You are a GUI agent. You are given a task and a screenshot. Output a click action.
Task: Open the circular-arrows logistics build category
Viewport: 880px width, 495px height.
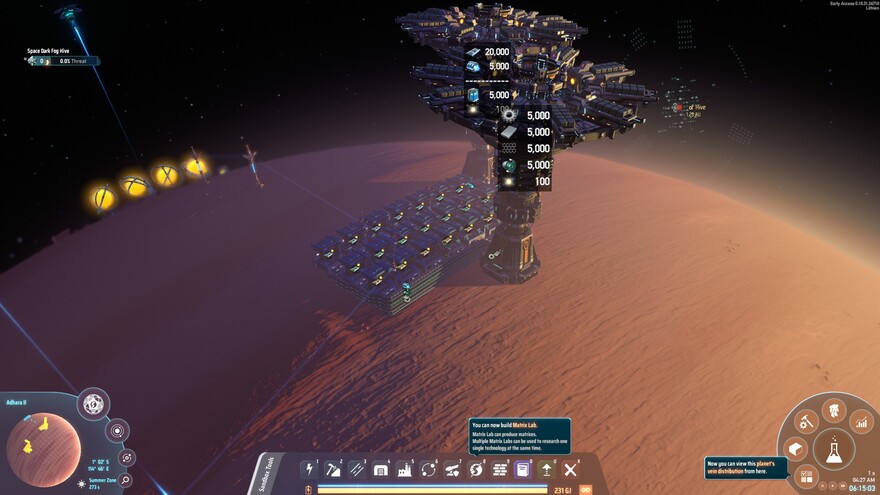coord(429,469)
